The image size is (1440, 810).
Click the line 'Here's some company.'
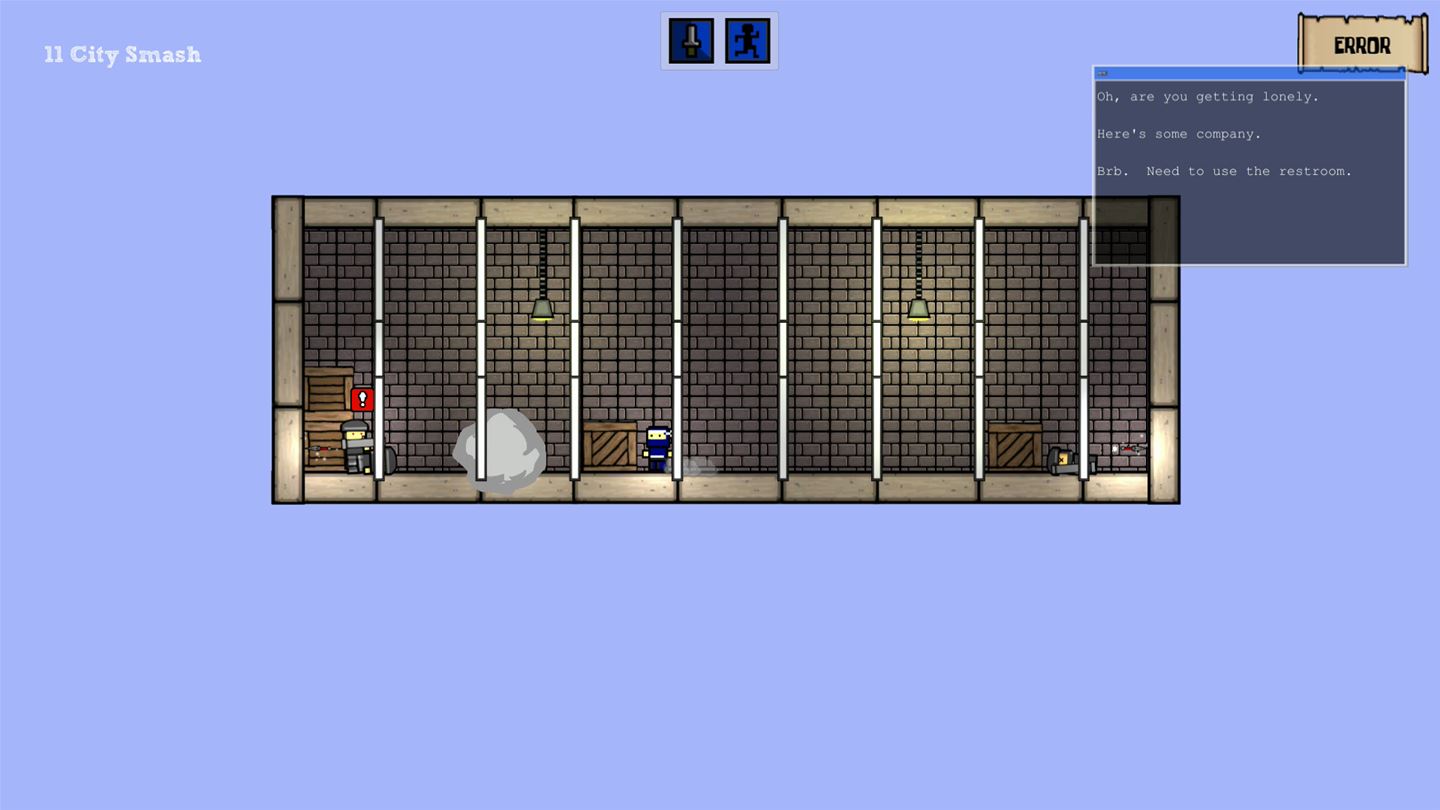[1178, 133]
